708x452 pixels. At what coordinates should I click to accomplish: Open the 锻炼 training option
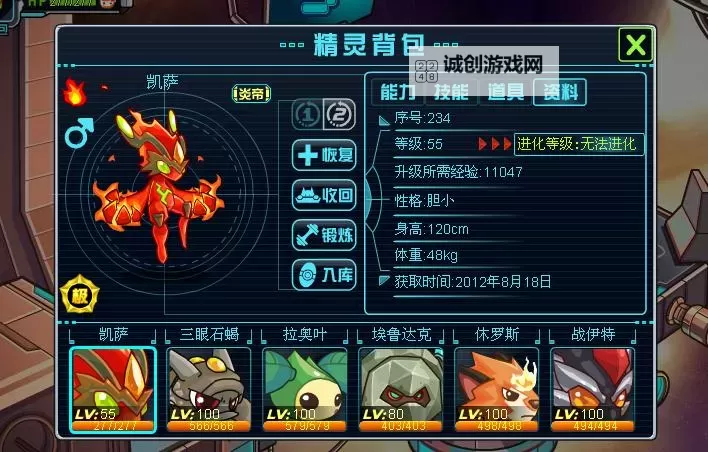(324, 235)
